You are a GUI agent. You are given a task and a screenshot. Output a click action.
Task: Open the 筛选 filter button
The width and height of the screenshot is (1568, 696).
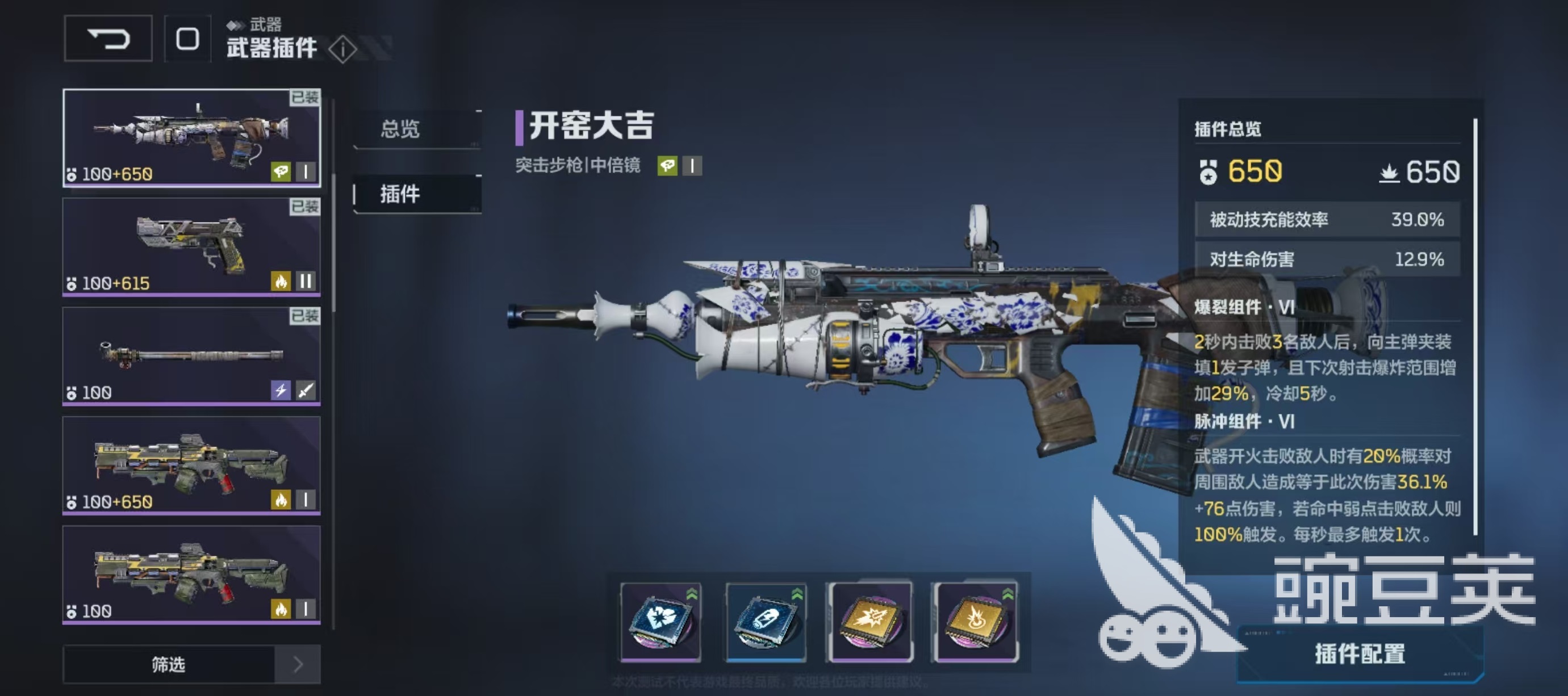coord(169,664)
